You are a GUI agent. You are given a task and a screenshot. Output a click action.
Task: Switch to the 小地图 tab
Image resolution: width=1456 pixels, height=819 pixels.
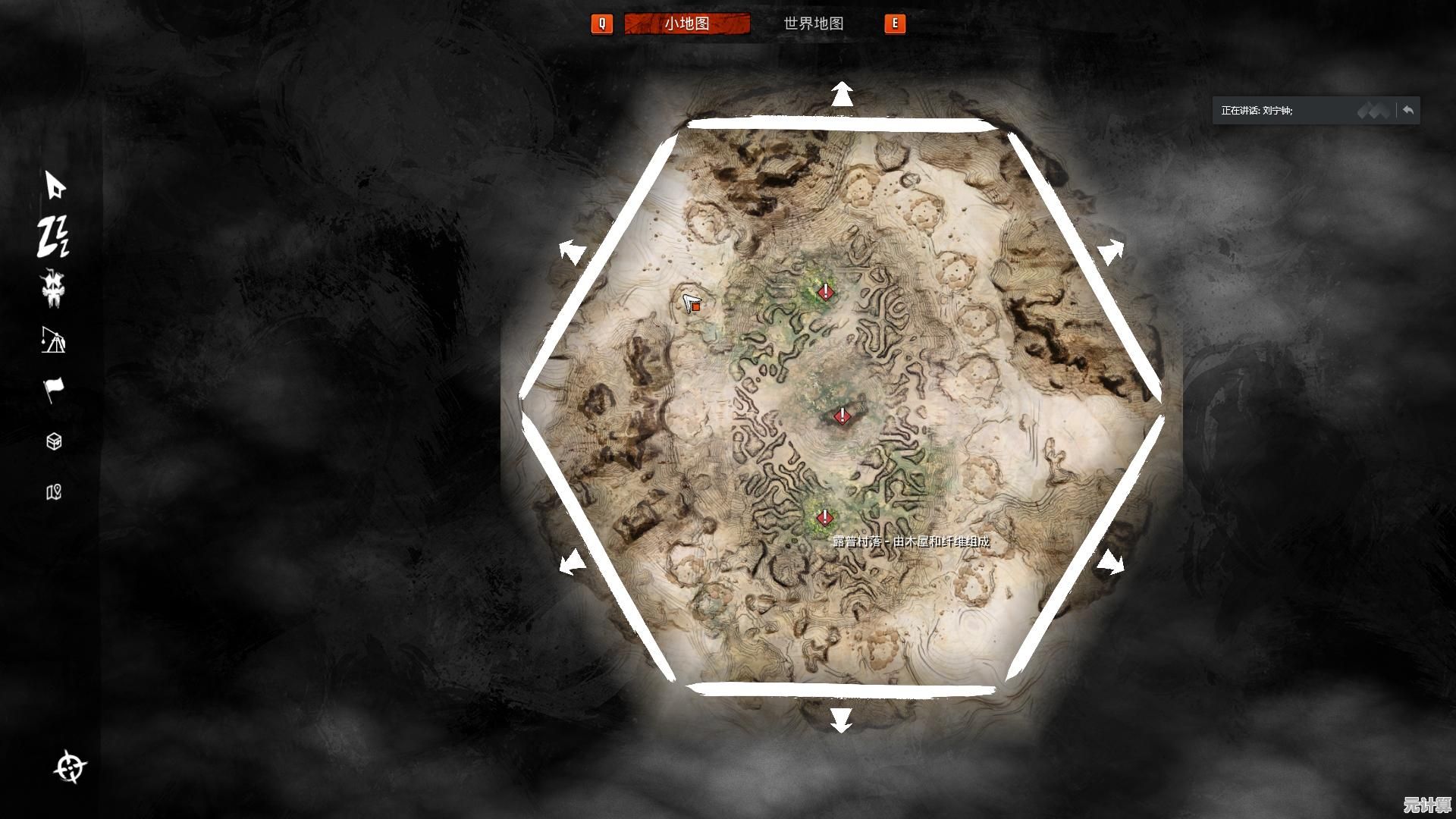click(x=686, y=24)
